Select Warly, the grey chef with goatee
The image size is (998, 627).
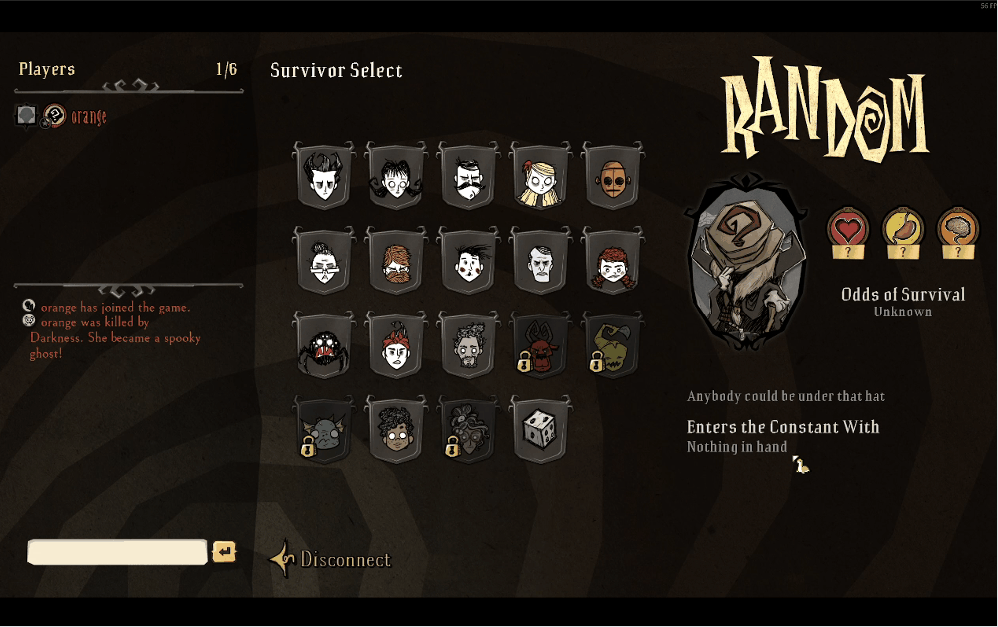click(x=468, y=347)
